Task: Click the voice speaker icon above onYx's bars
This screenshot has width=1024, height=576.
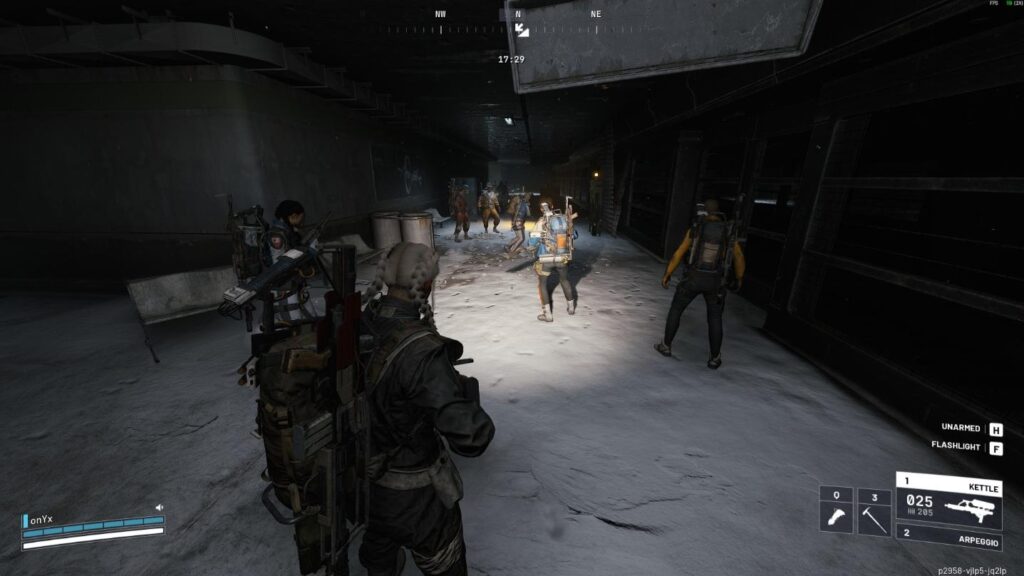Action: pyautogui.click(x=158, y=508)
